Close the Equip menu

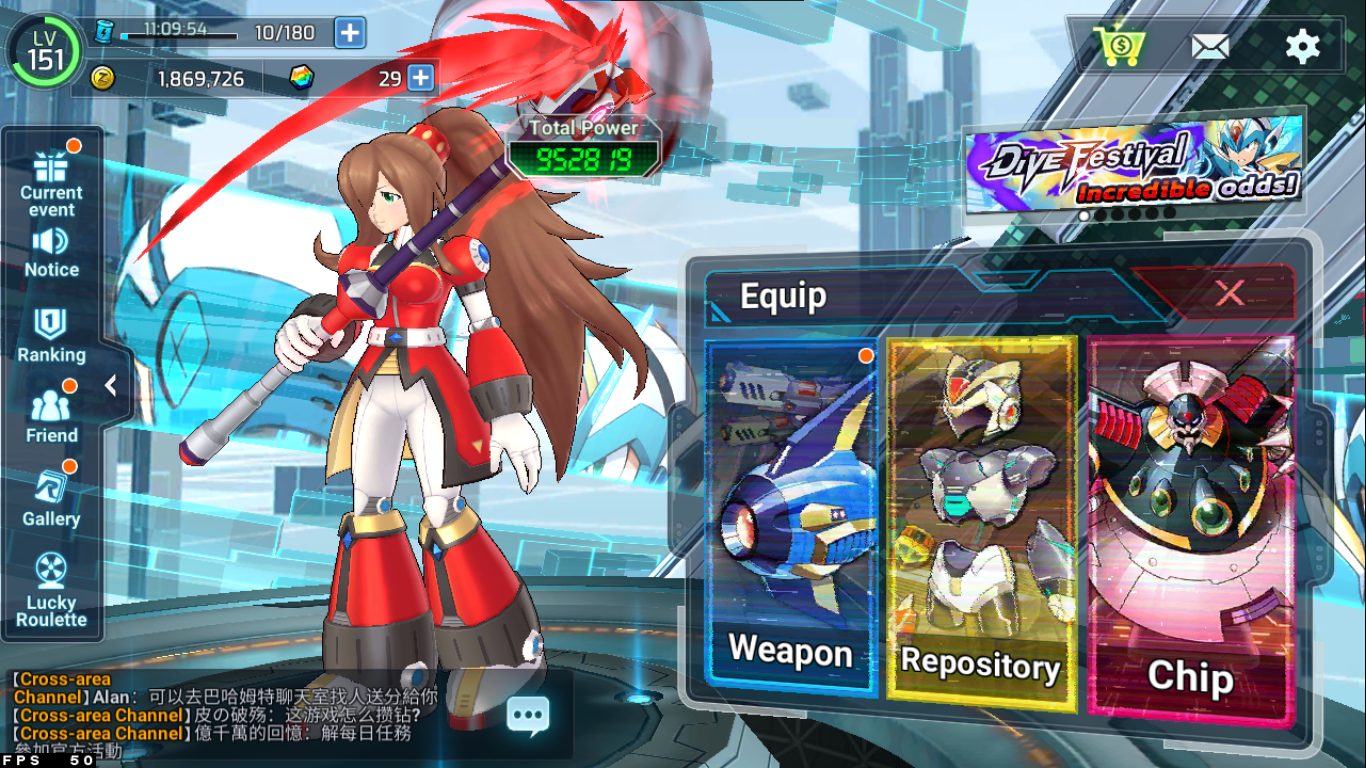pos(1229,293)
